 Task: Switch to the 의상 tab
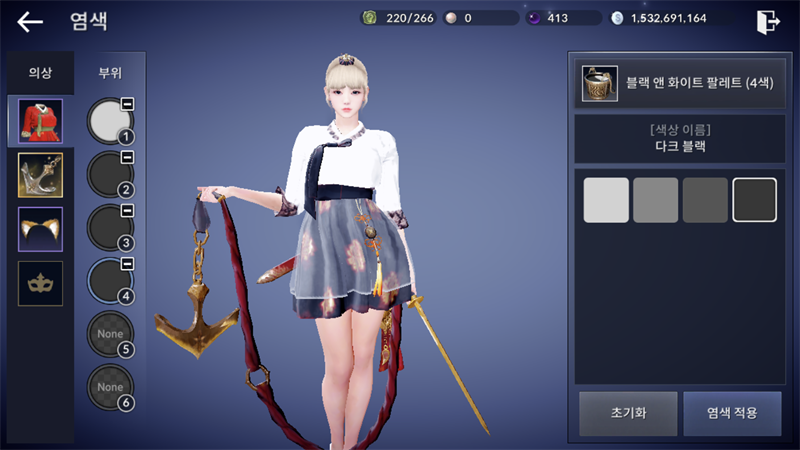click(x=40, y=73)
